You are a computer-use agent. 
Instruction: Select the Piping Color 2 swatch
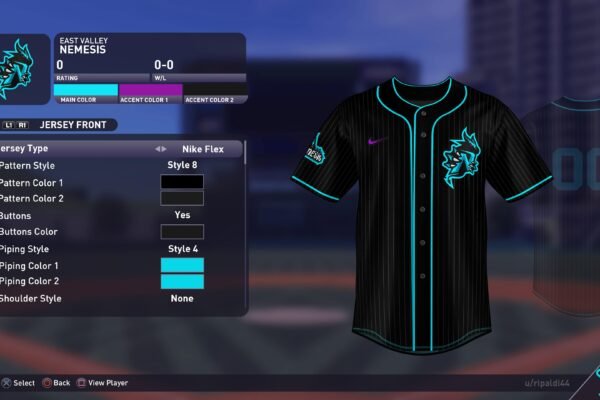click(x=182, y=281)
